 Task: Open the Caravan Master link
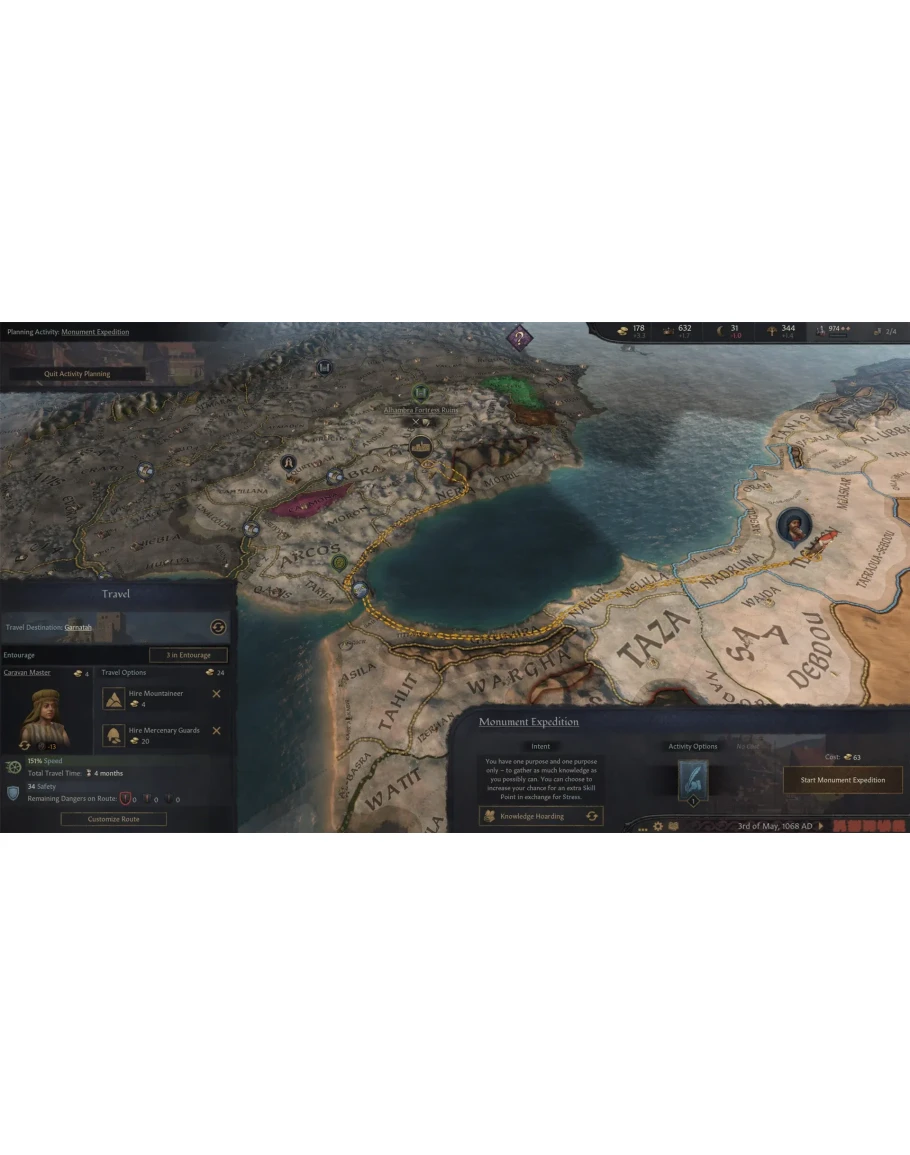(x=27, y=673)
